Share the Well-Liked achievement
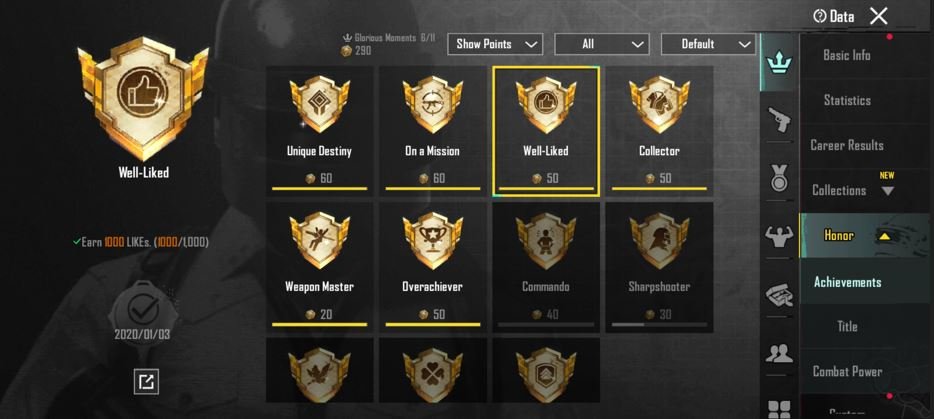Viewport: 934px width, 419px height. 146,381
